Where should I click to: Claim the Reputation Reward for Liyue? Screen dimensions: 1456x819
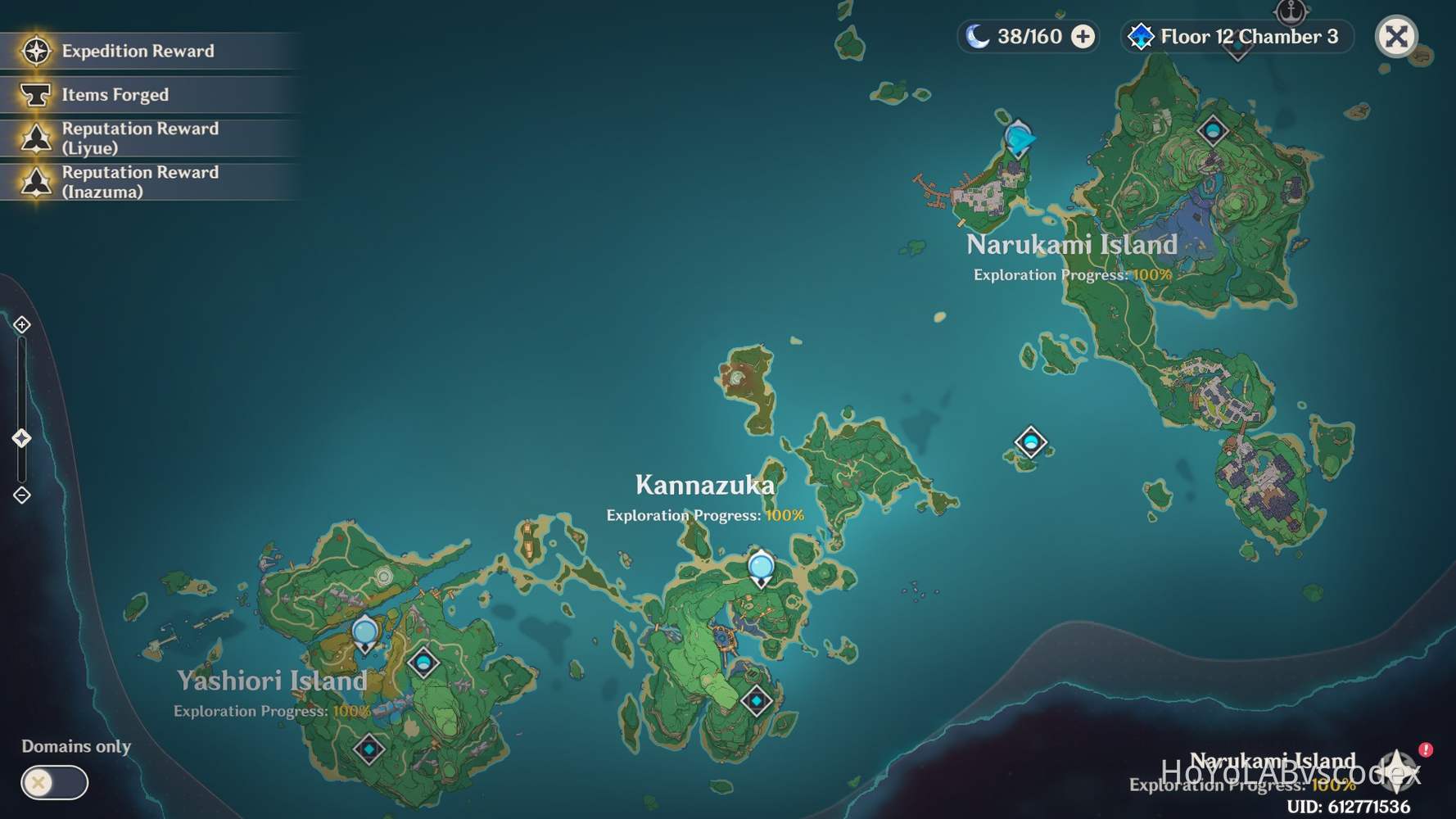point(139,138)
